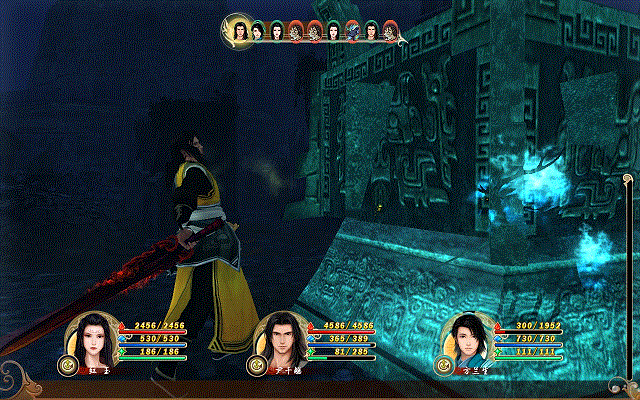Click the gold round emblem beside 红玉's portrait
640x400 pixels.
tap(67, 365)
